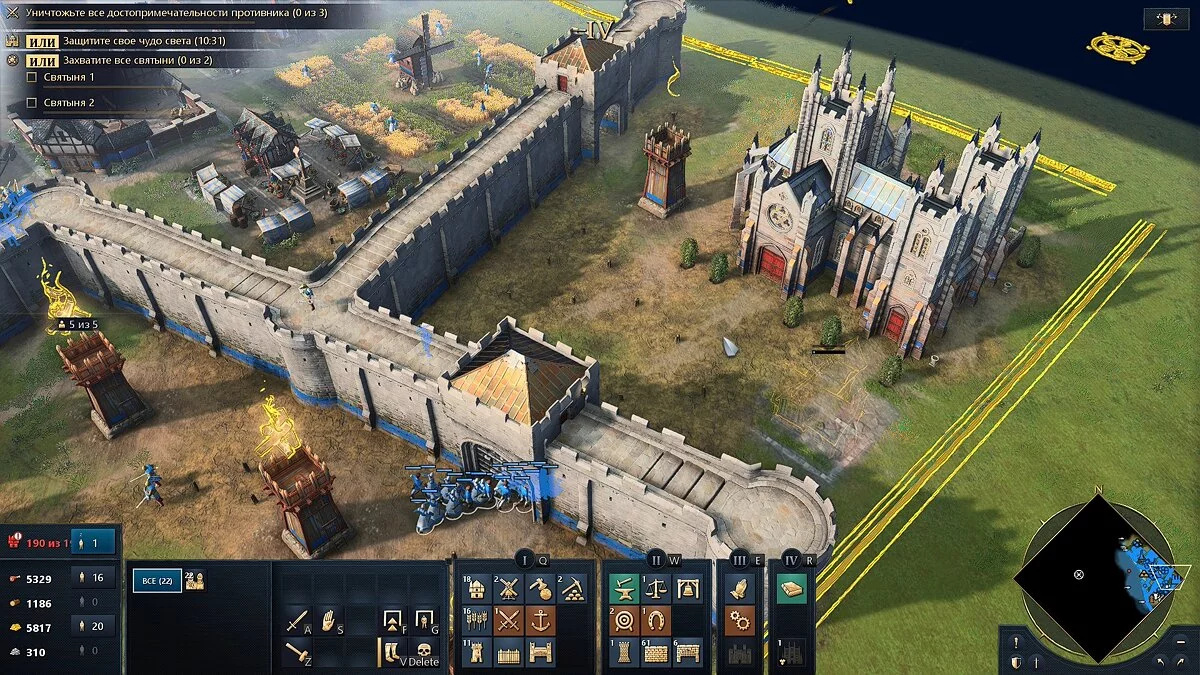The width and height of the screenshot is (1200, 675).
Task: Pick the crossed swords barracks icon
Action: 510,620
